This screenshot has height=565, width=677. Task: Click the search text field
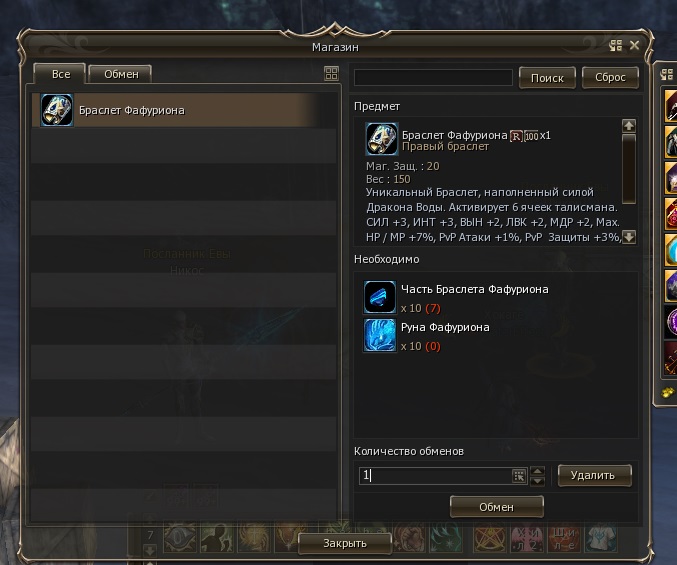[x=433, y=78]
